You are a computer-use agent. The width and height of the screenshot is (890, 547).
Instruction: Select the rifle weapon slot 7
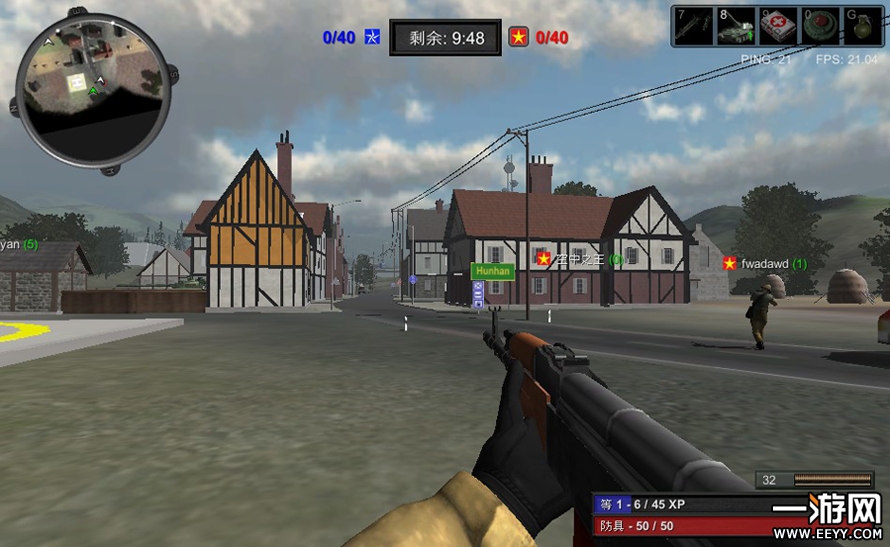693,26
